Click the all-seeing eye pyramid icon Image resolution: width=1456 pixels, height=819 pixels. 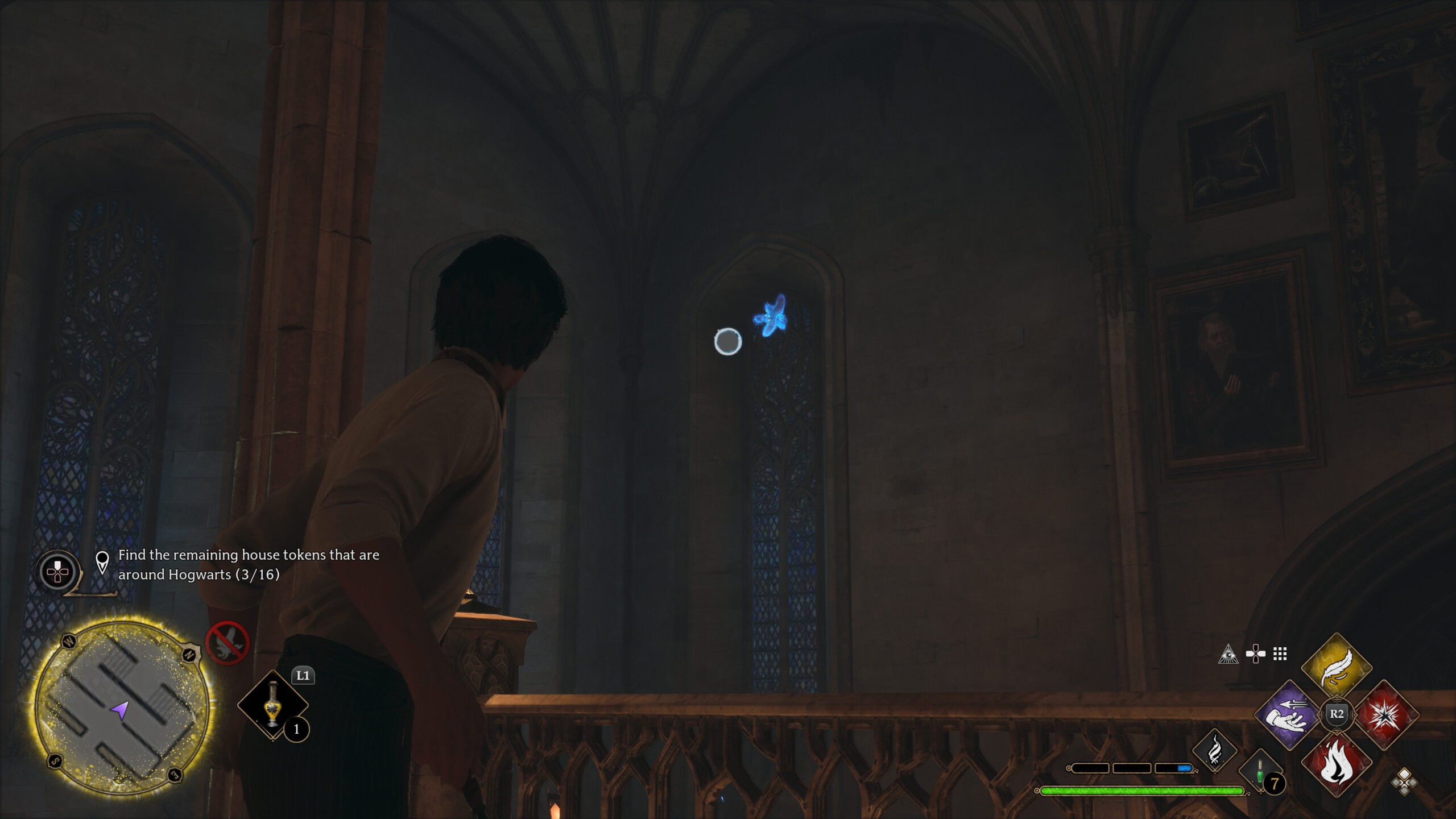pos(1228,654)
